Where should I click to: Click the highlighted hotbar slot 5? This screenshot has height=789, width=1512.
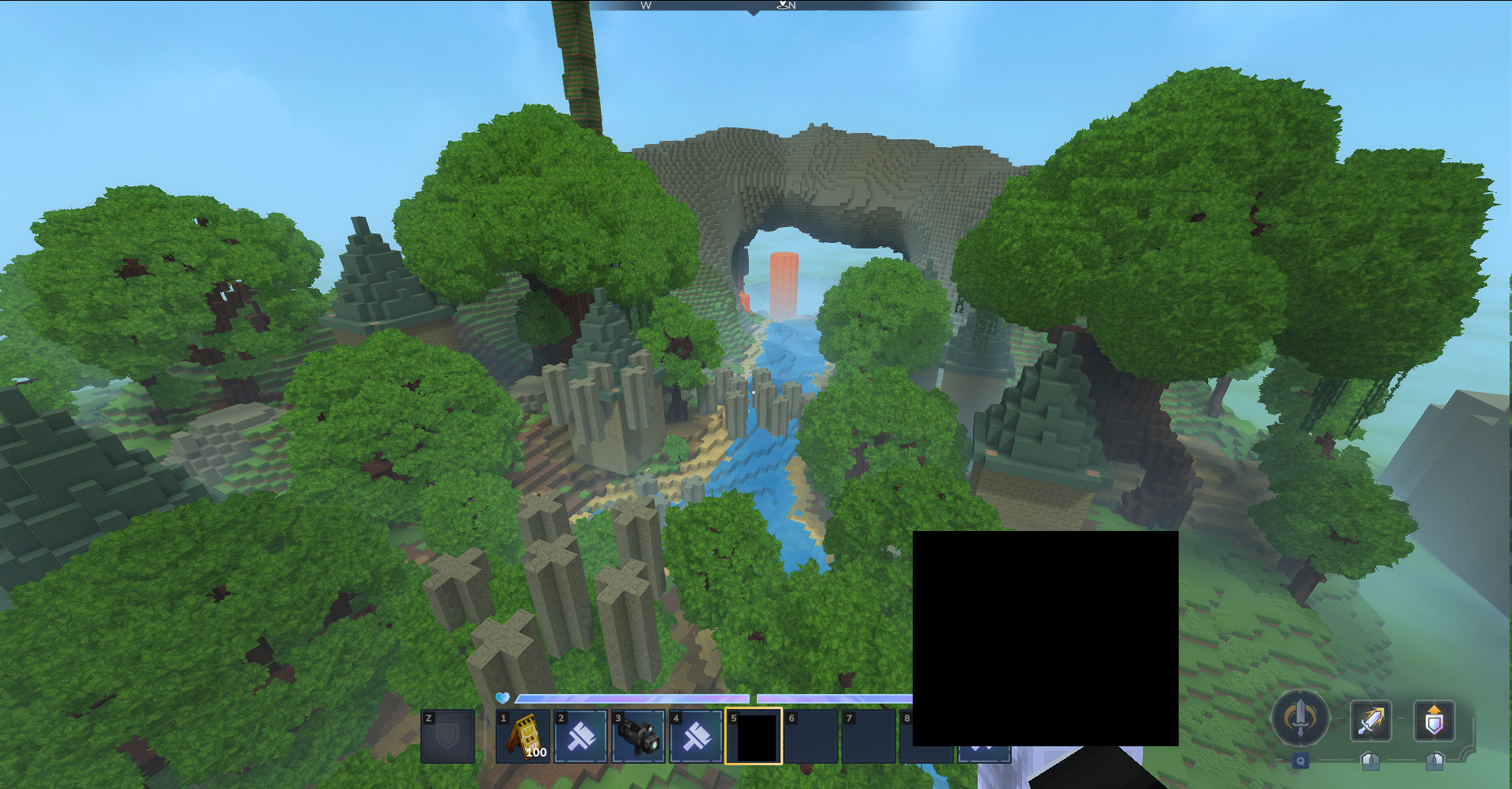pos(754,736)
